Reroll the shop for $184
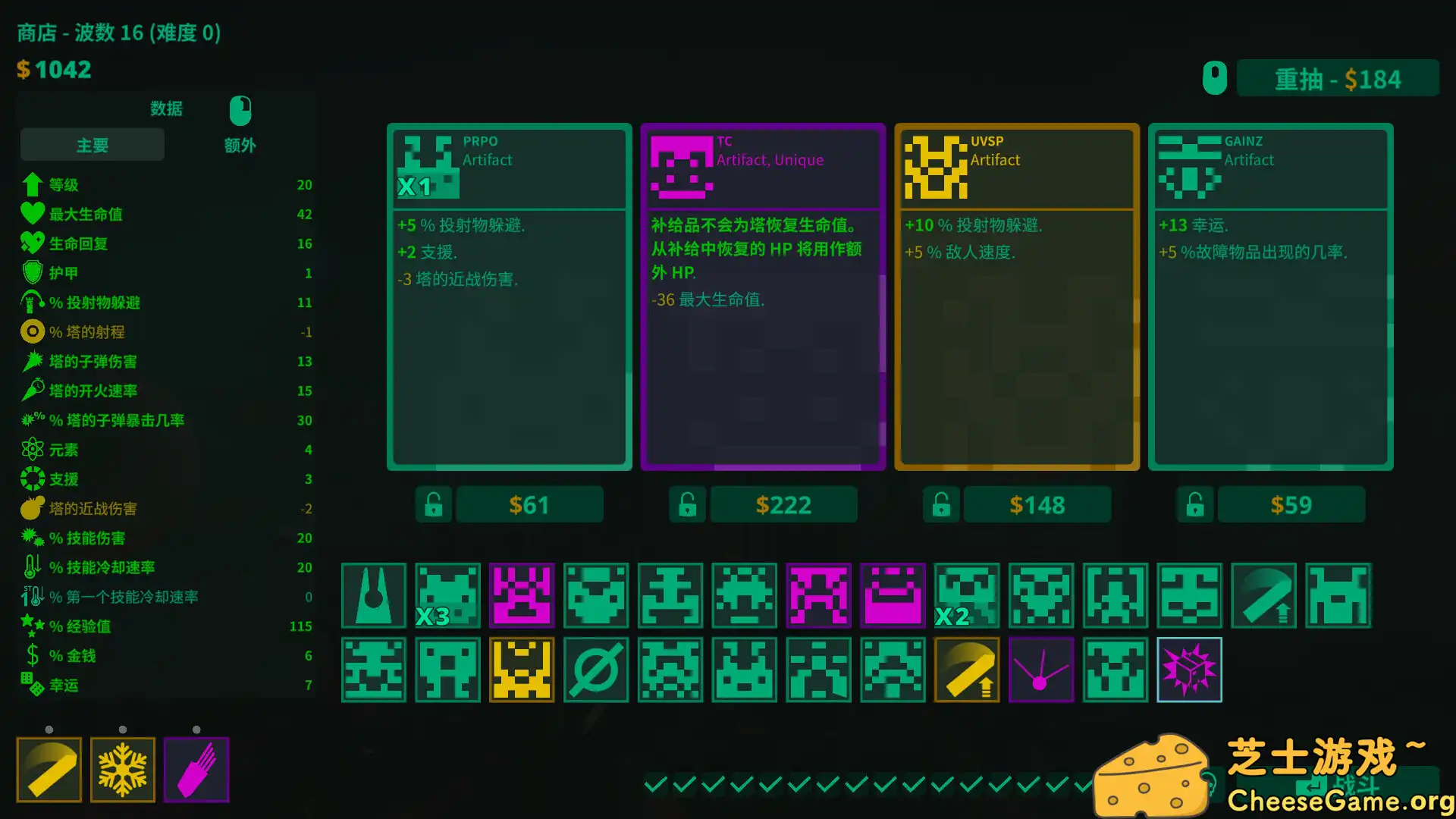This screenshot has height=819, width=1456. pyautogui.click(x=1337, y=78)
